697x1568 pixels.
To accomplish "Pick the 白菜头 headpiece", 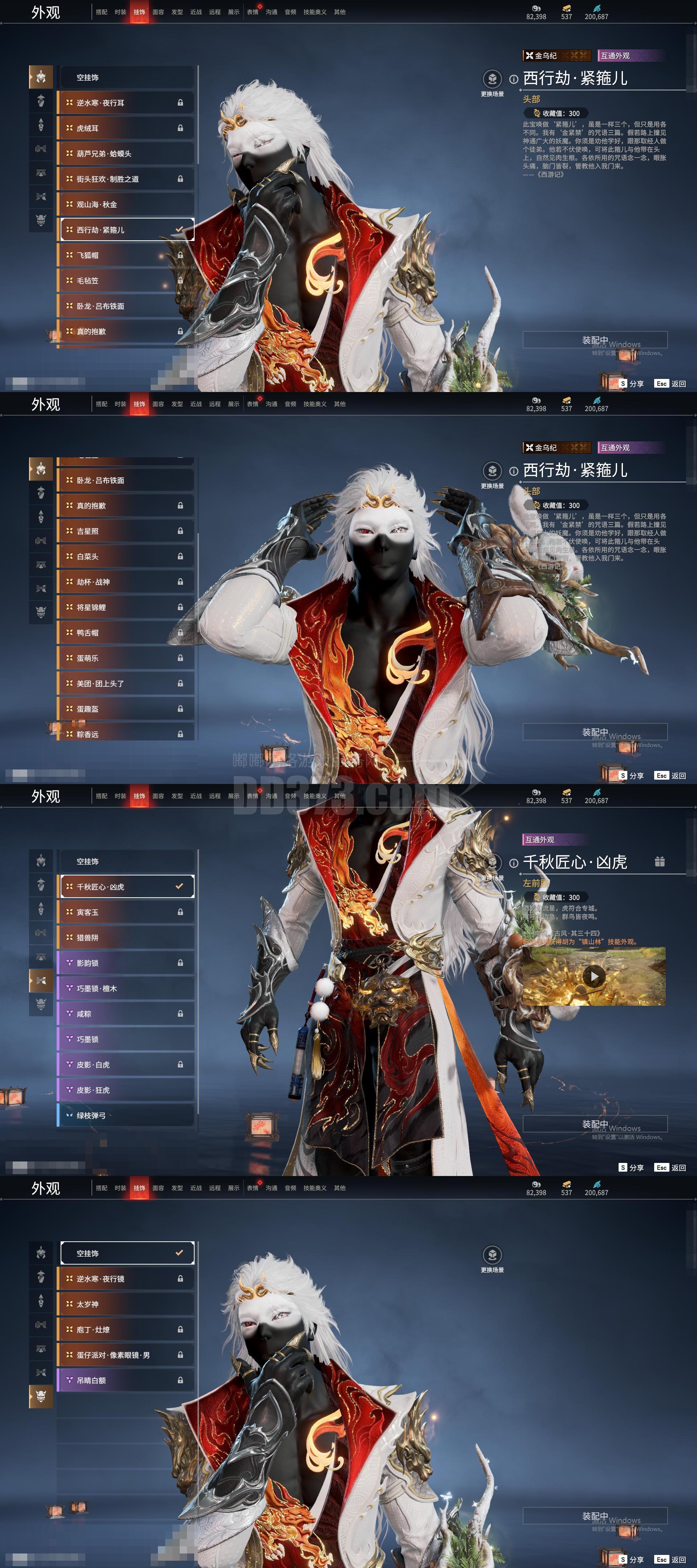I will click(126, 556).
